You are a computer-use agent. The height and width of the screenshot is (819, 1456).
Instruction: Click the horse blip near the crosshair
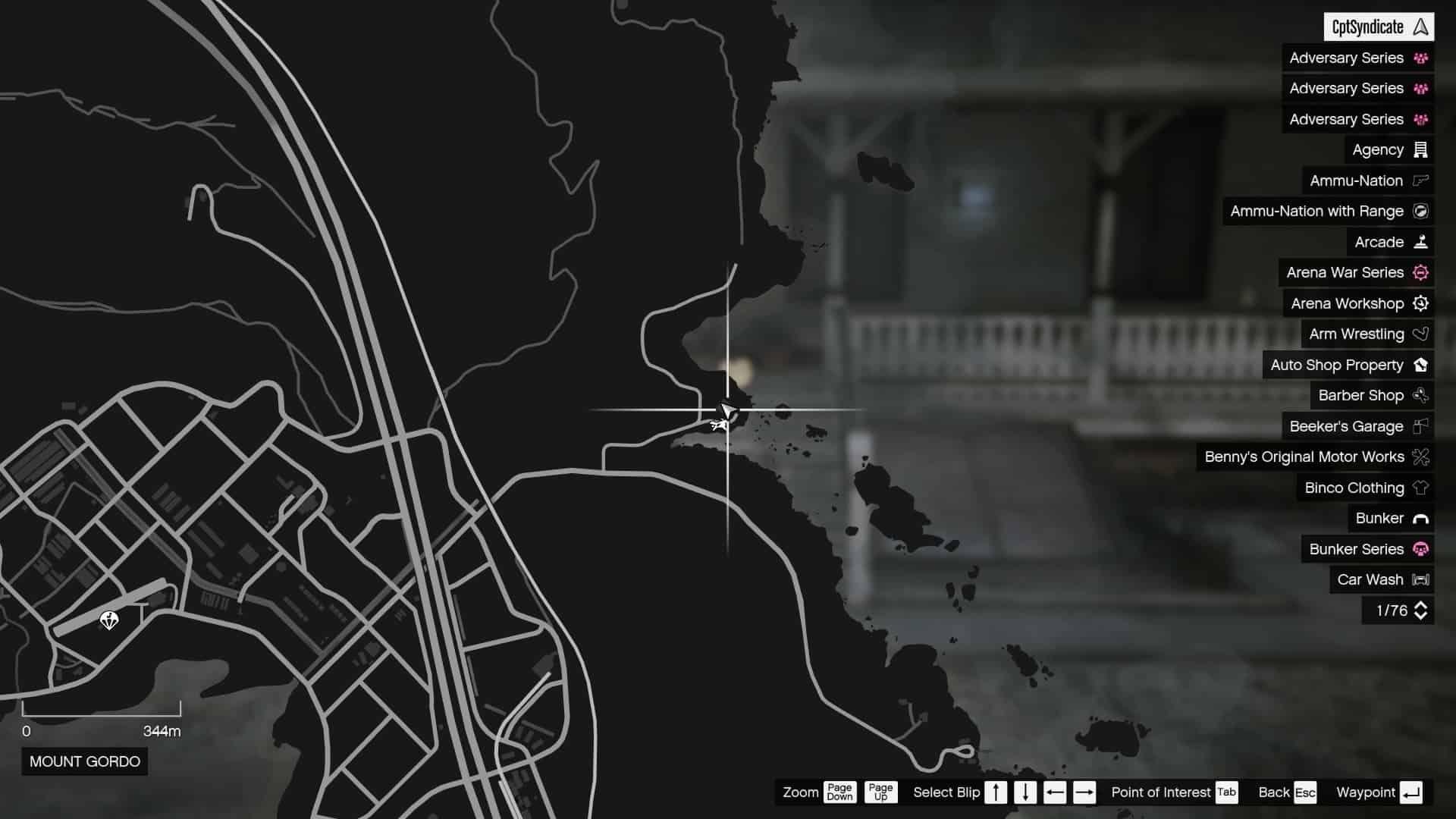[719, 425]
